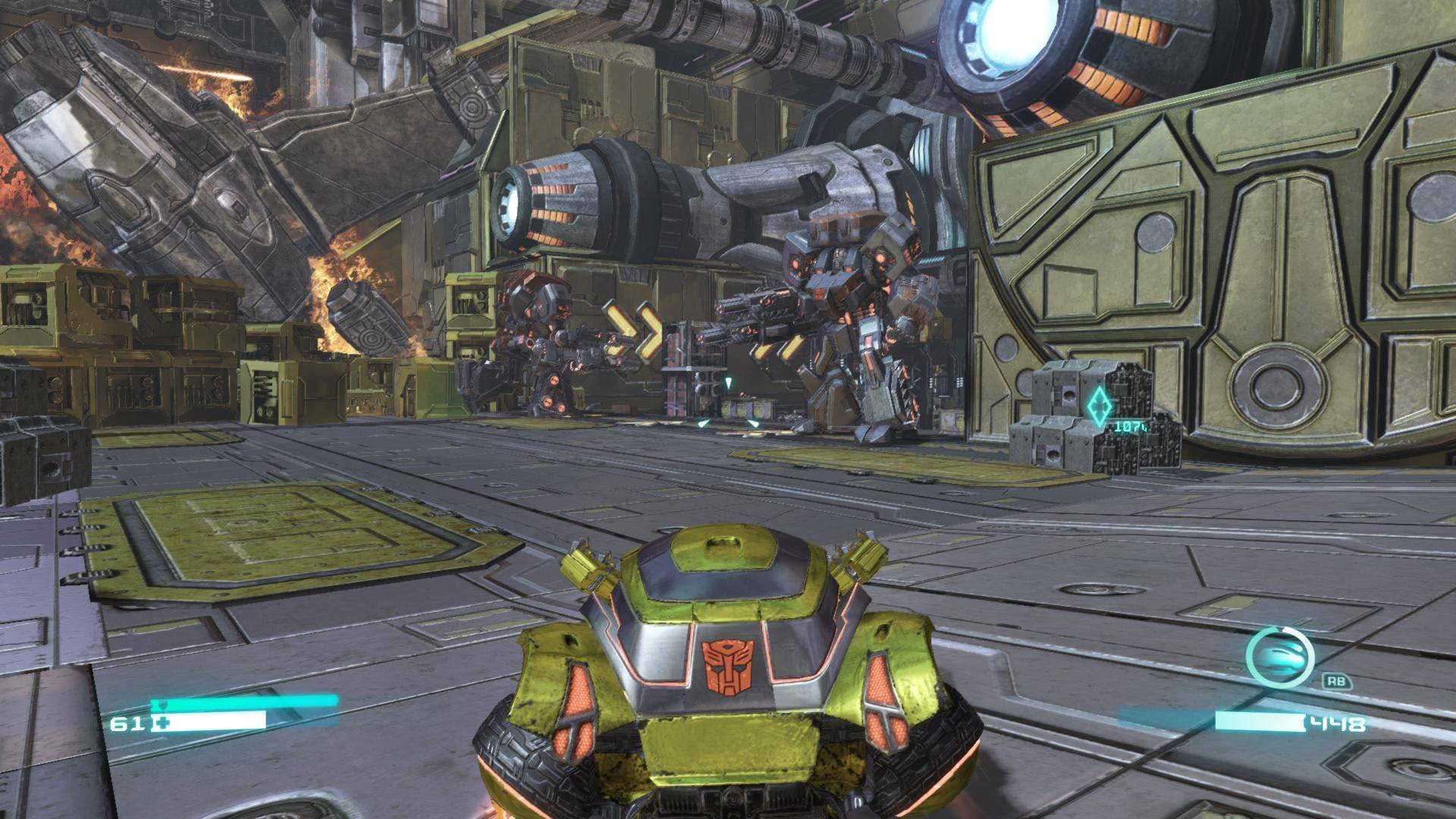This screenshot has width=1456, height=819.
Task: Select the teal diamond cache marker
Action: (x=1097, y=406)
